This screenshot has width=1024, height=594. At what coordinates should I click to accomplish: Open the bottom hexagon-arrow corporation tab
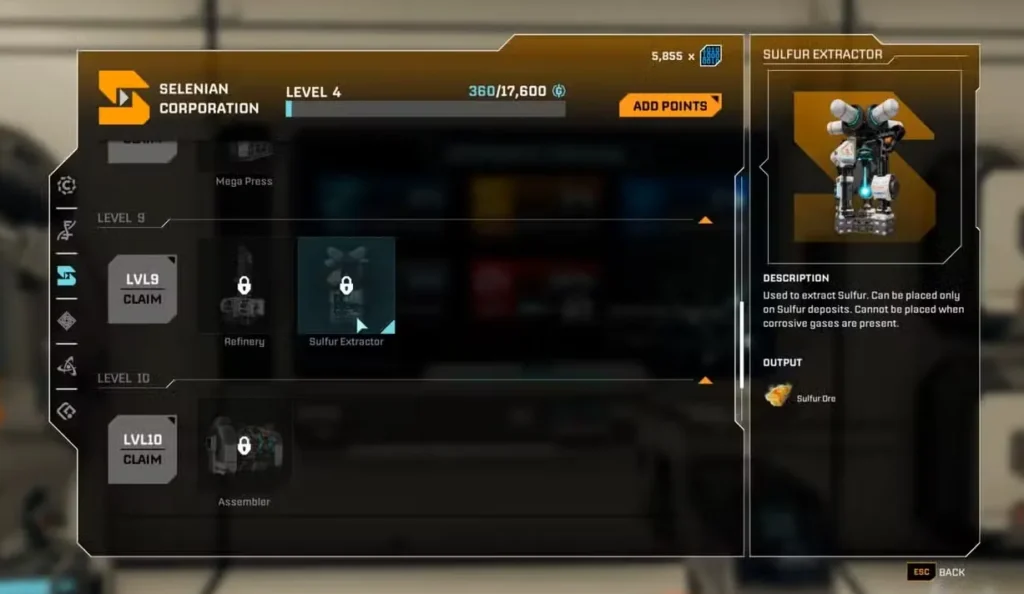point(67,410)
